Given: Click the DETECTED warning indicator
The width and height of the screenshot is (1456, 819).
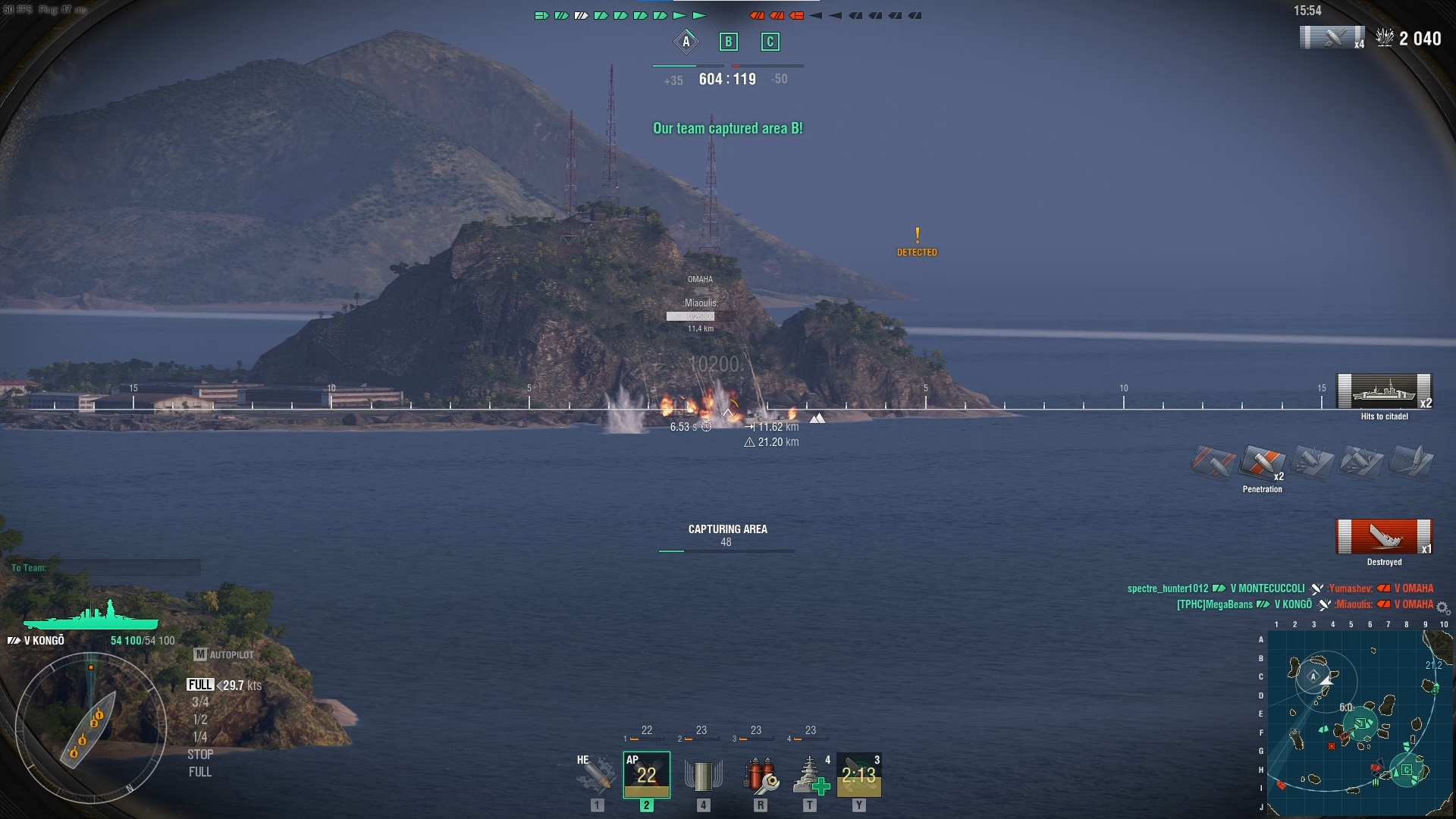Looking at the screenshot, I should [917, 243].
